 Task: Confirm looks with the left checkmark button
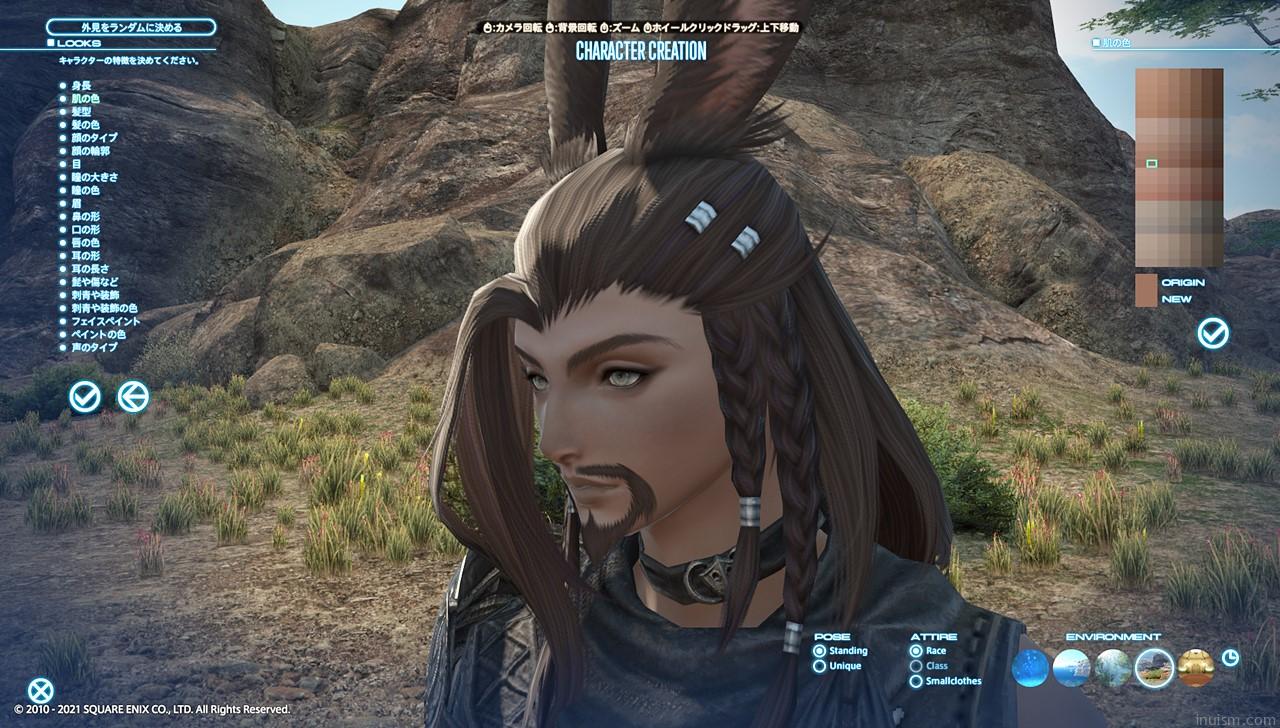point(85,397)
